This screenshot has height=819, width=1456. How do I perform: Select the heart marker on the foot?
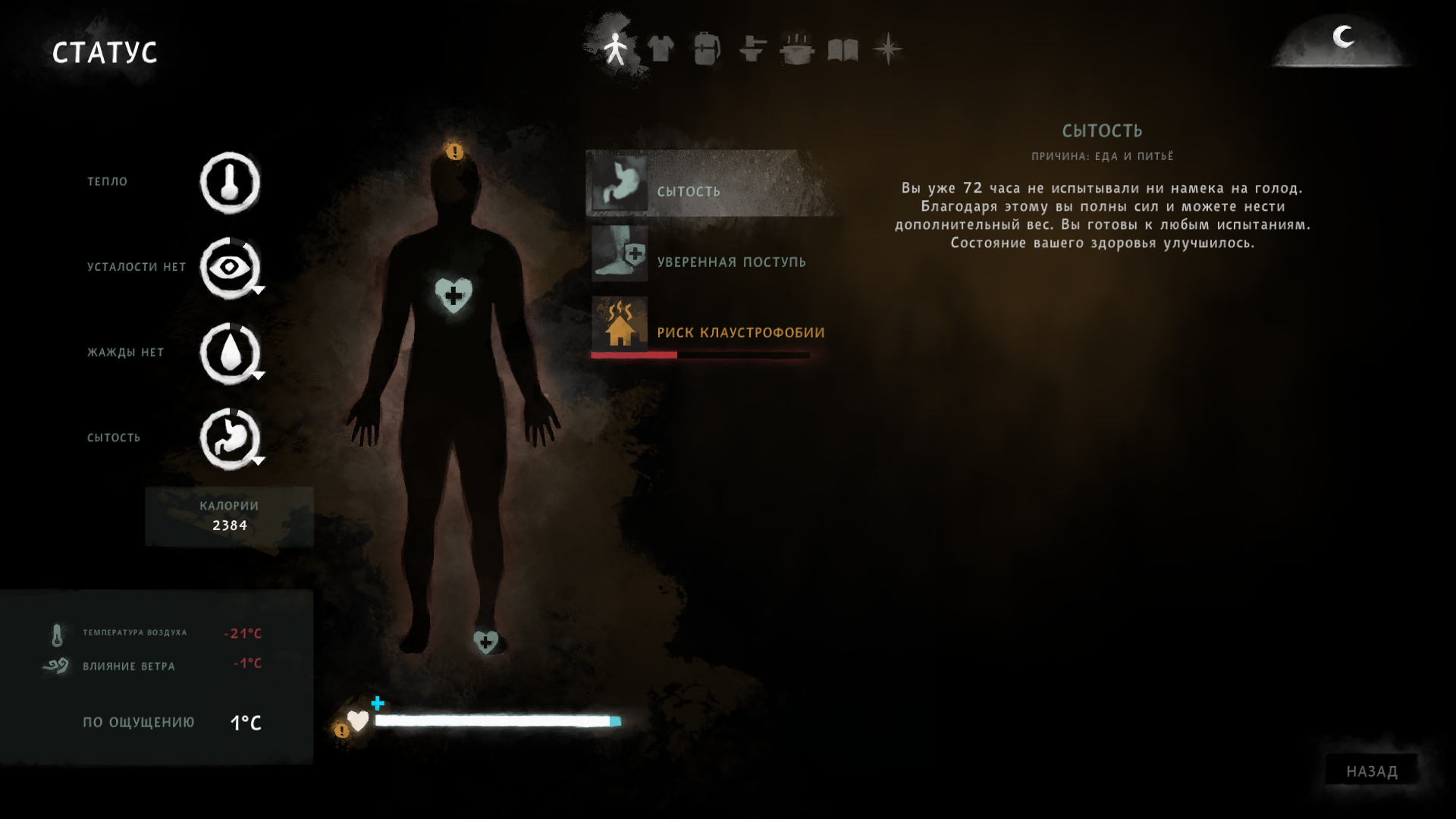pyautogui.click(x=485, y=642)
